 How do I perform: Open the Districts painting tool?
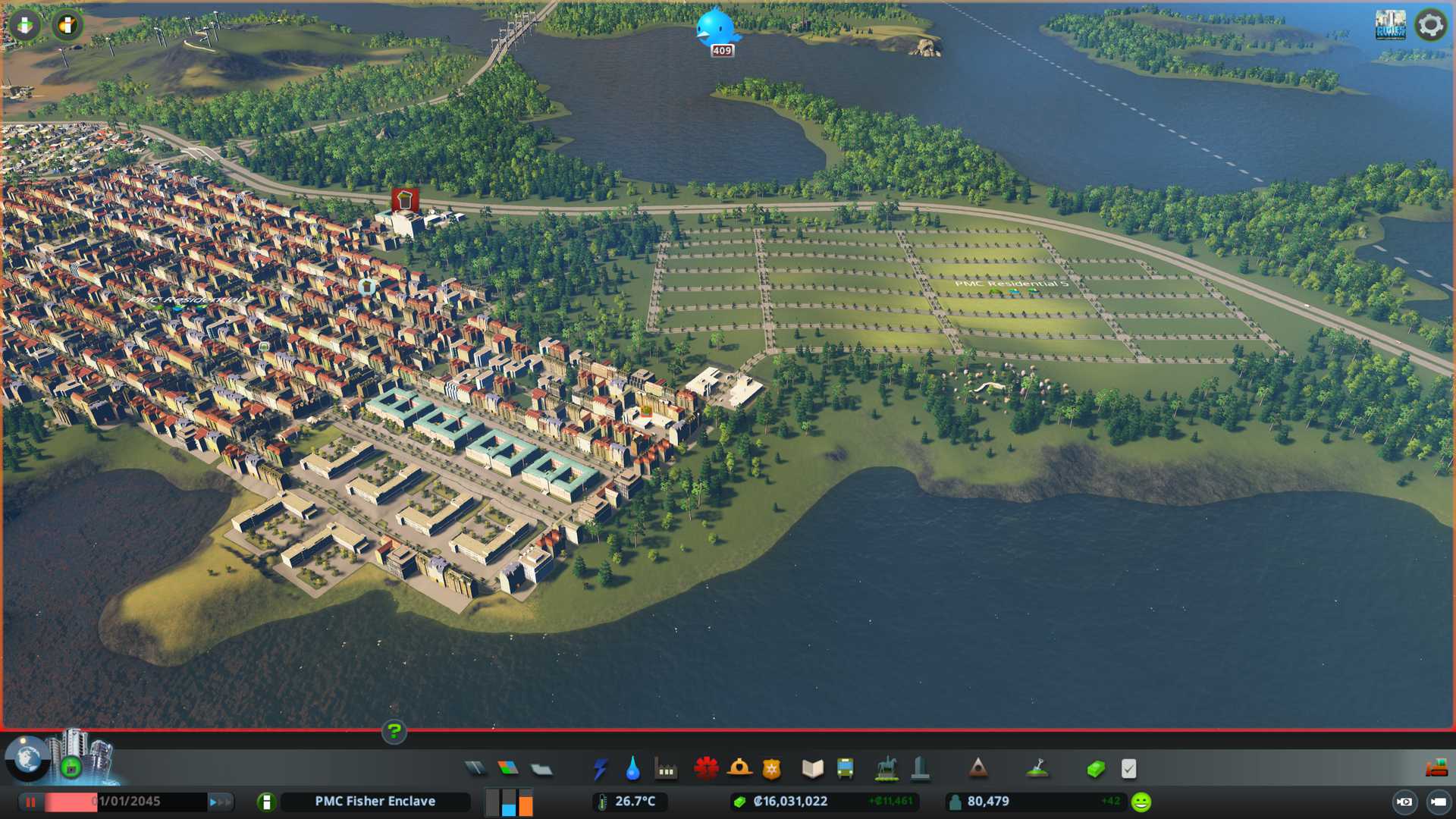pyautogui.click(x=541, y=770)
